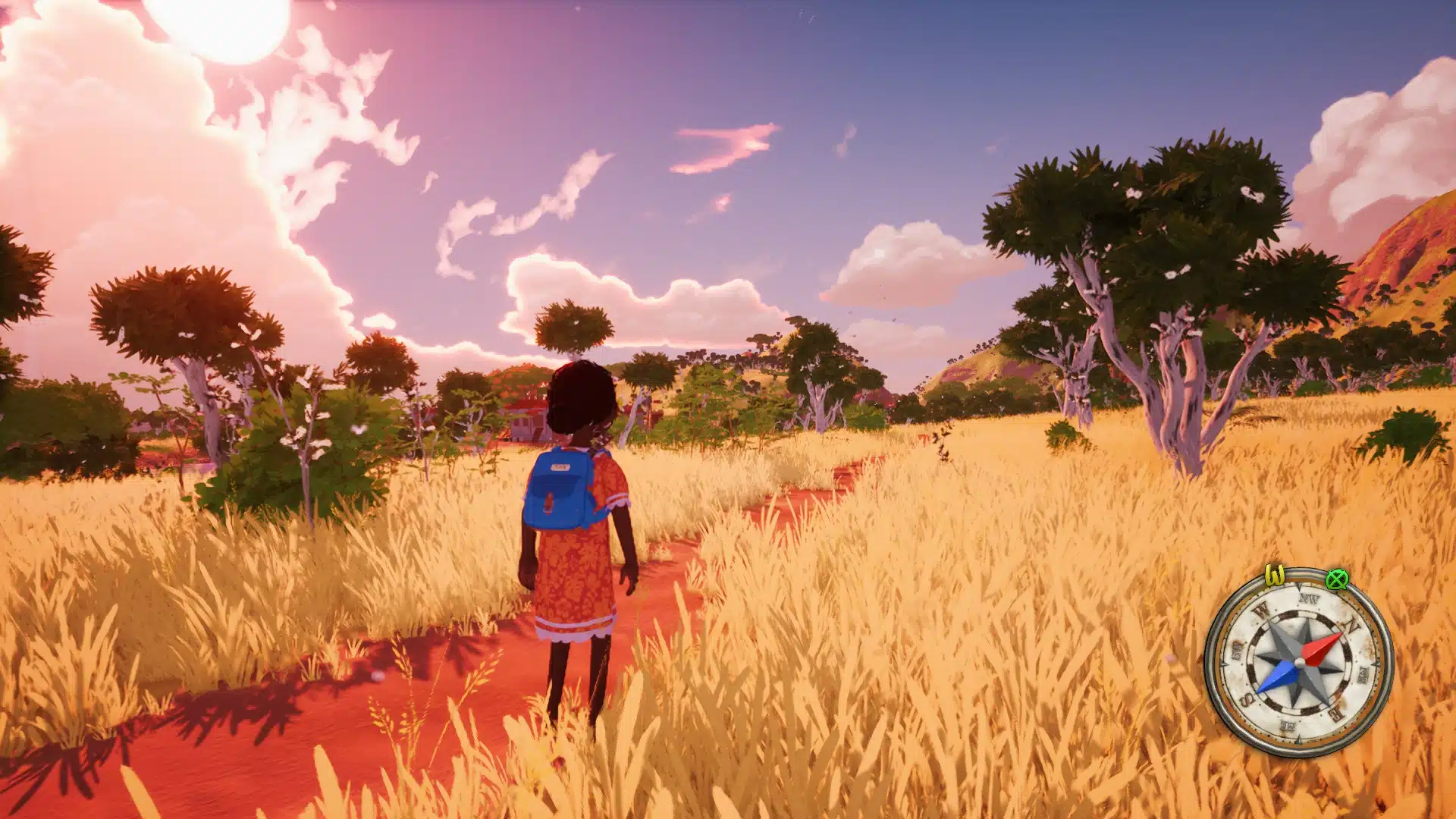Select the yellow W marker on the compass

1275,576
